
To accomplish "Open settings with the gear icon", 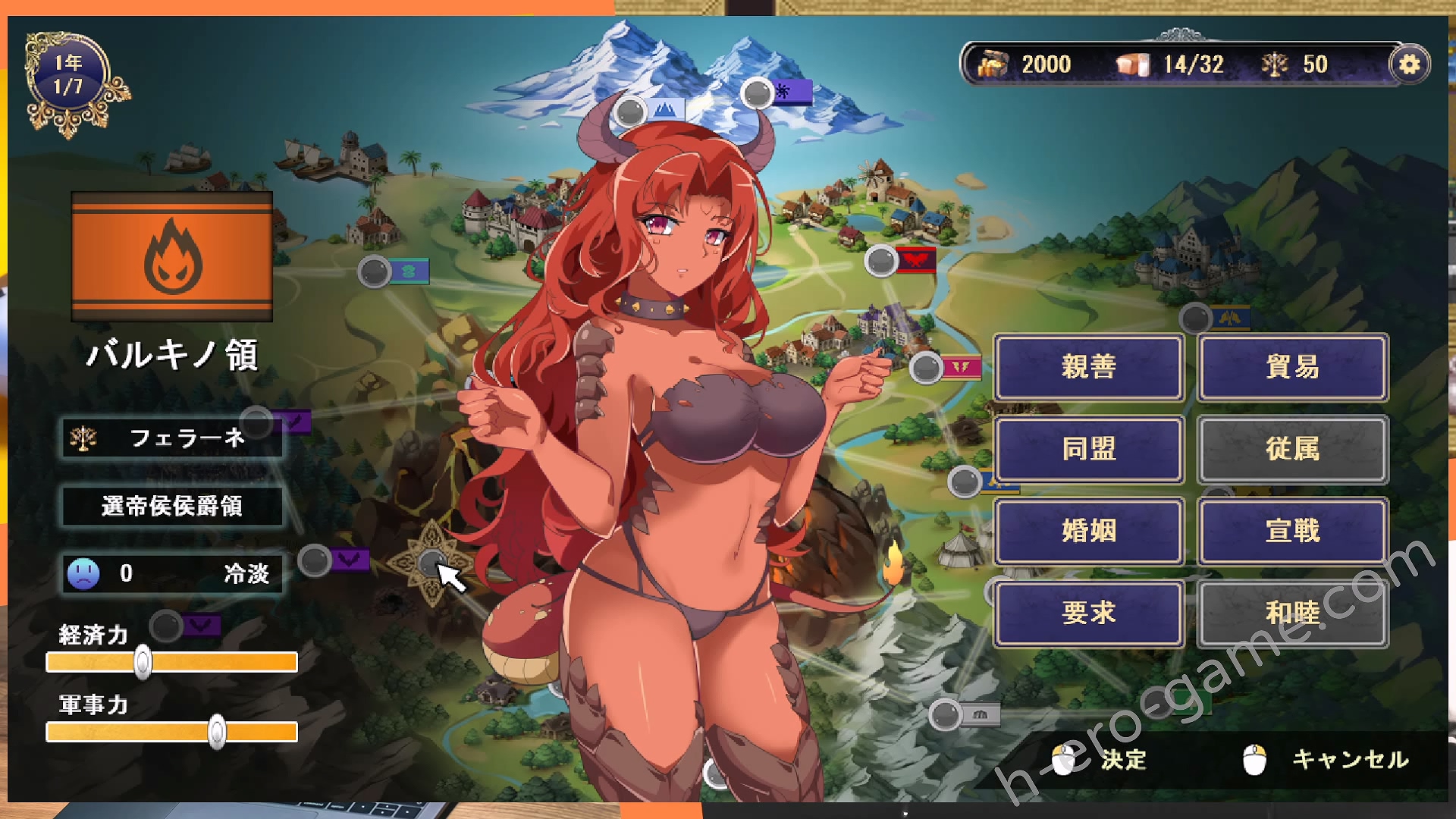I will coord(1409,64).
